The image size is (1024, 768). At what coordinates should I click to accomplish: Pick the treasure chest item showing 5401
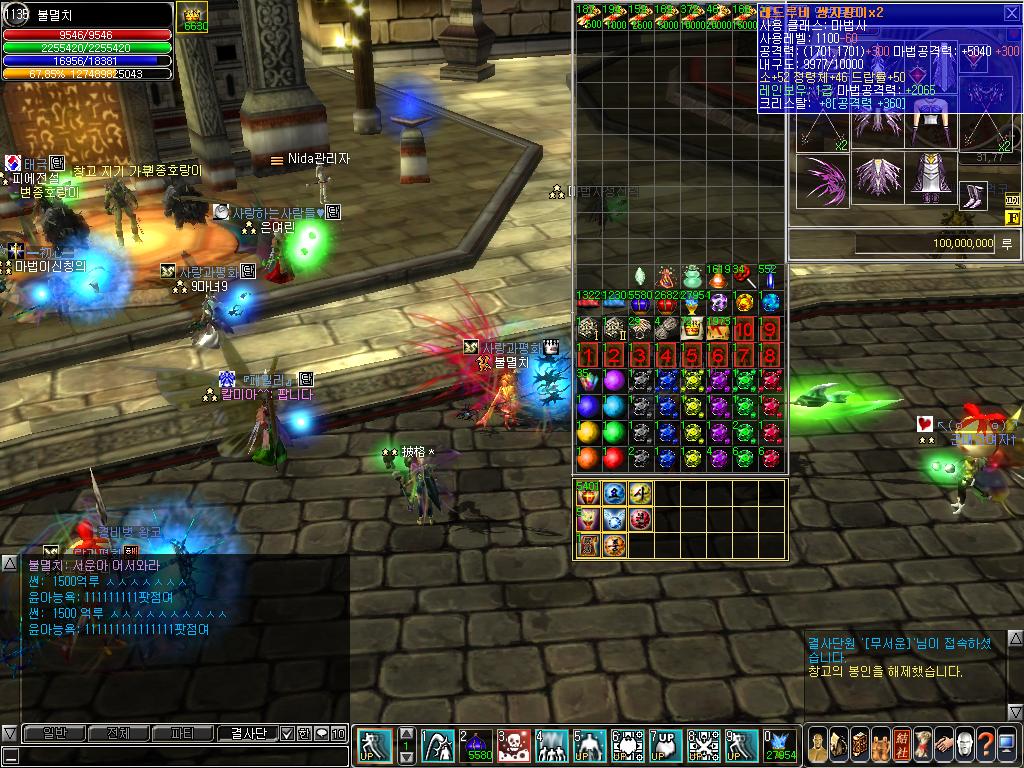tap(588, 493)
